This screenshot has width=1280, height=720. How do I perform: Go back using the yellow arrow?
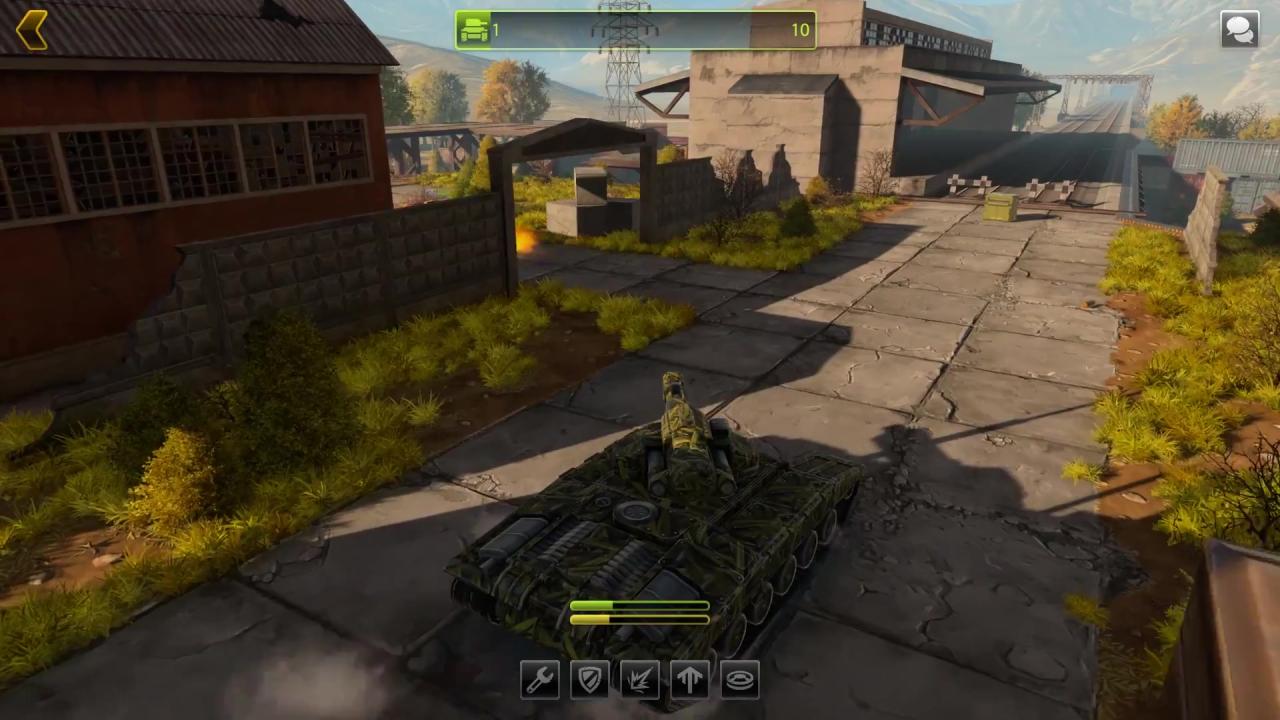[x=32, y=30]
